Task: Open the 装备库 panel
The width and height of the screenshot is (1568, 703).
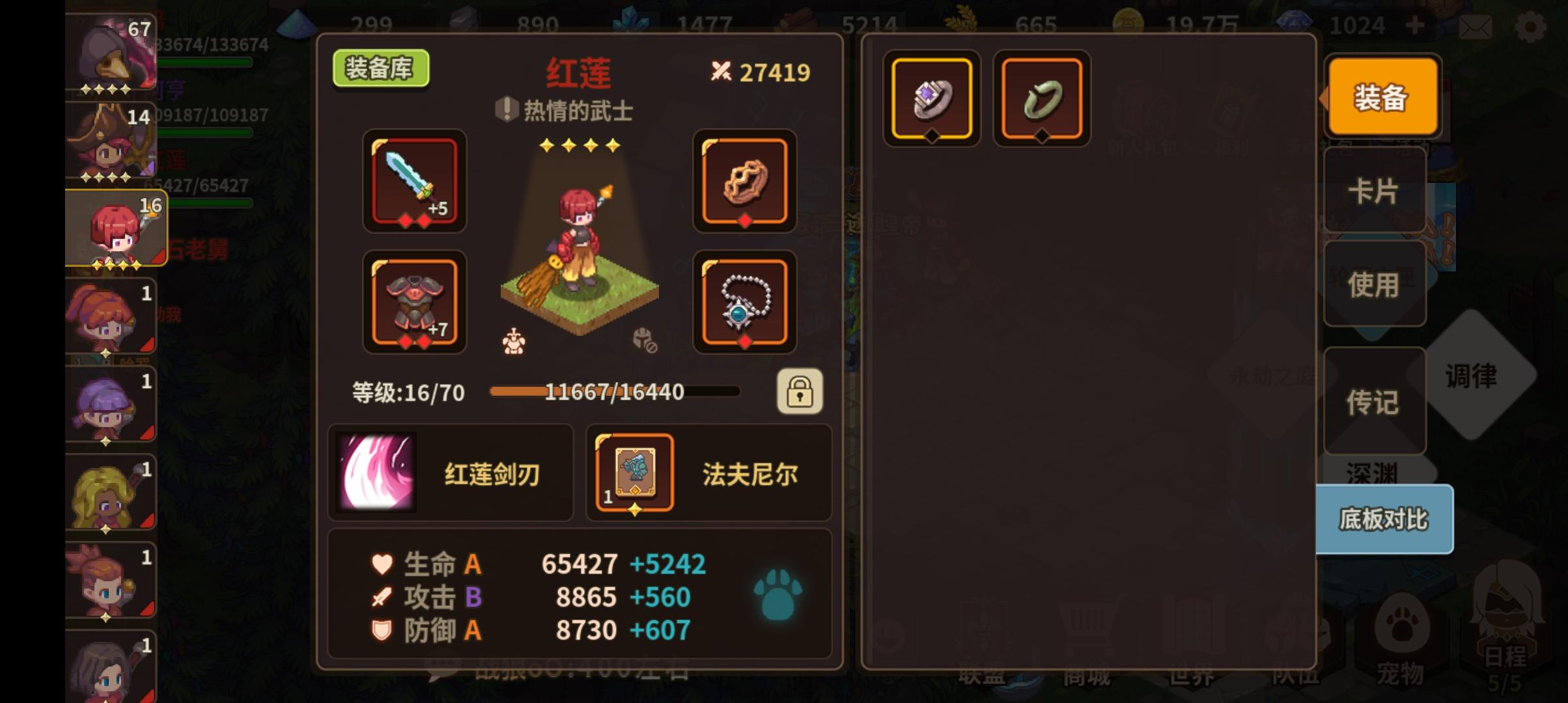Action: [380, 68]
